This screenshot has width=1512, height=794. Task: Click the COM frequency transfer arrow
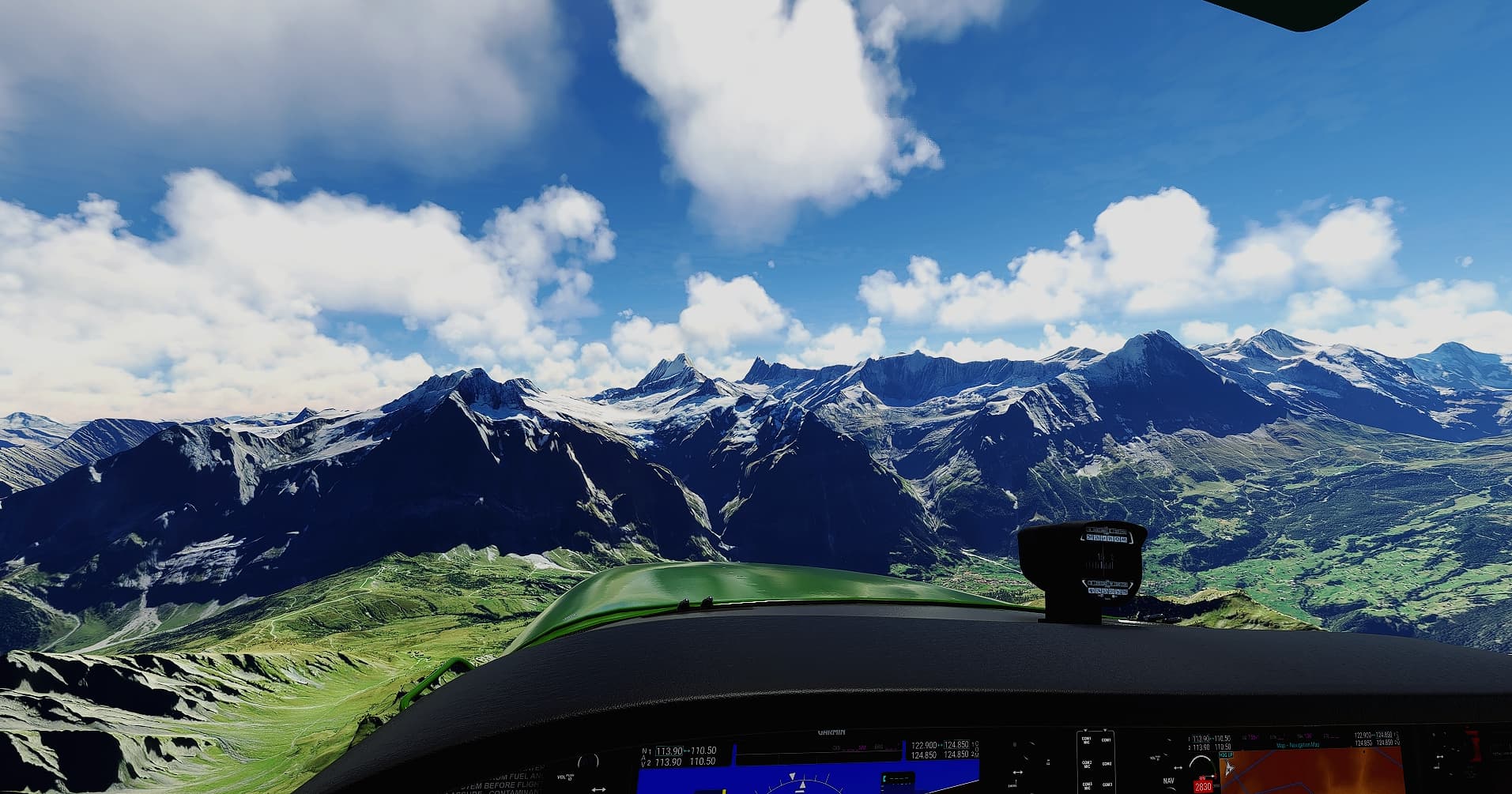[x=940, y=744]
